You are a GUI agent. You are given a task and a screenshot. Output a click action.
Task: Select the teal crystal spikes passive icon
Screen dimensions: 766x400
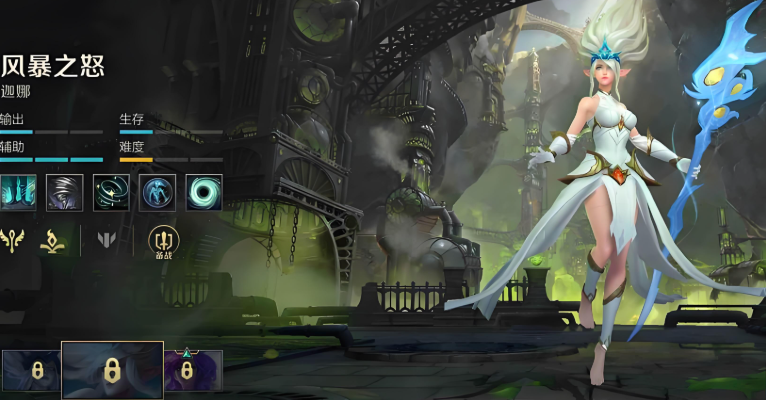point(17,192)
